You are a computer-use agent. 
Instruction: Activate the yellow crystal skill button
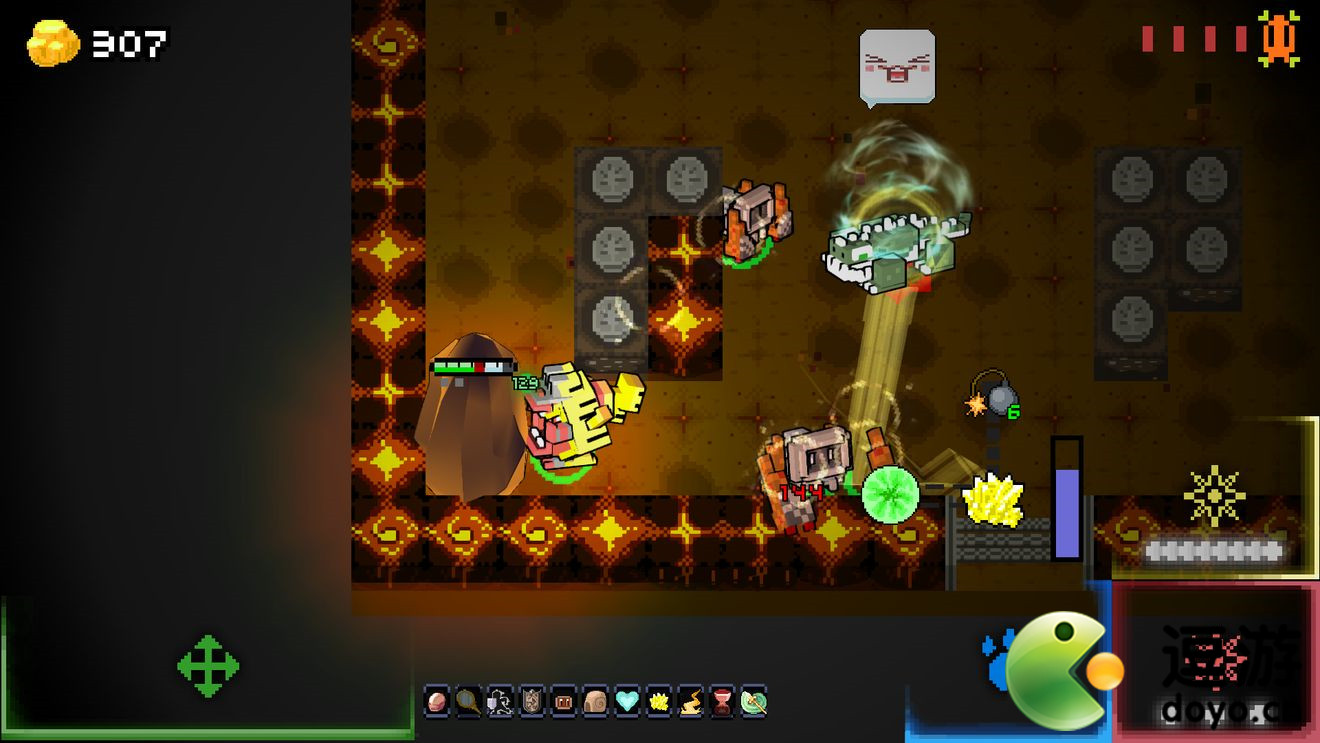tap(992, 500)
